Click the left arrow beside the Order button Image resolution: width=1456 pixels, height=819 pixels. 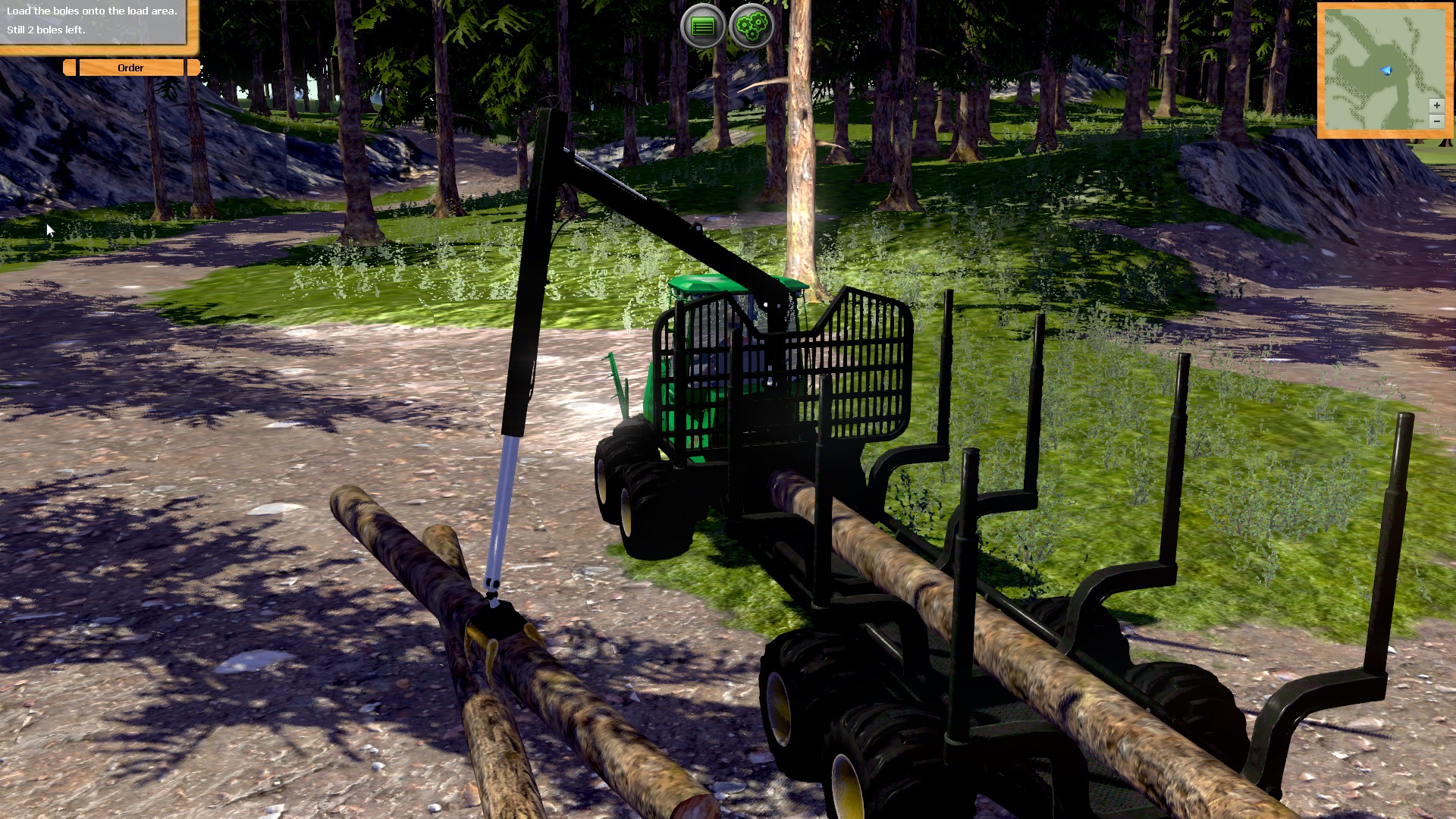pos(69,67)
